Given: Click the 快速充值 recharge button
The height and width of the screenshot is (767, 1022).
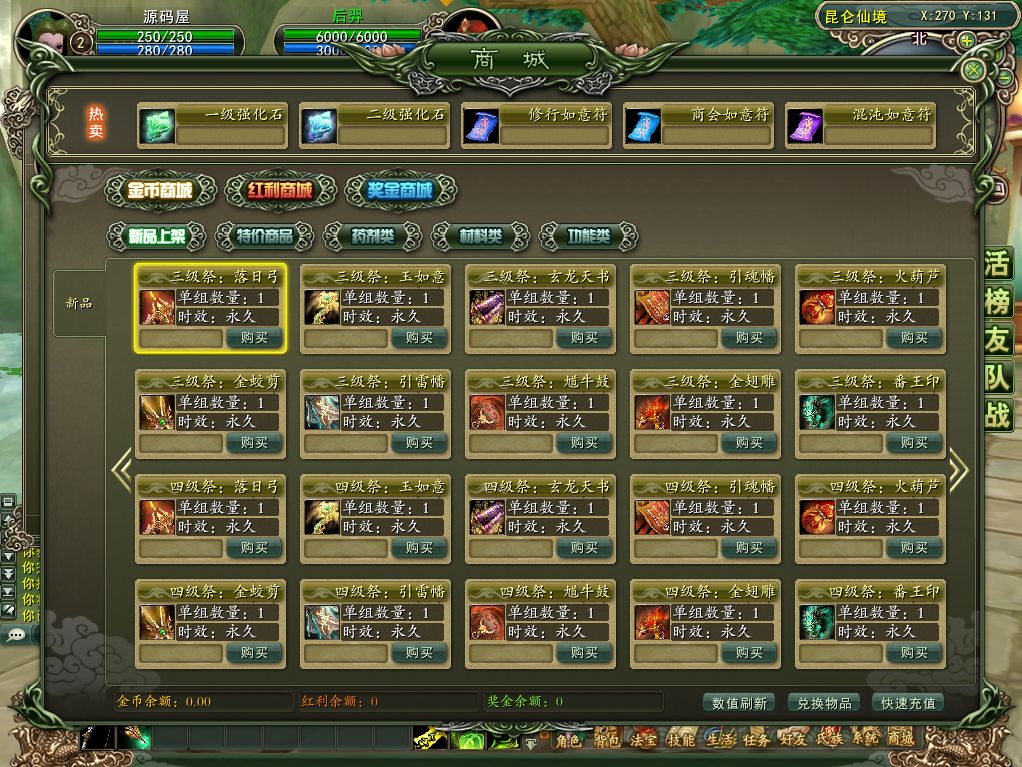Looking at the screenshot, I should point(909,703).
